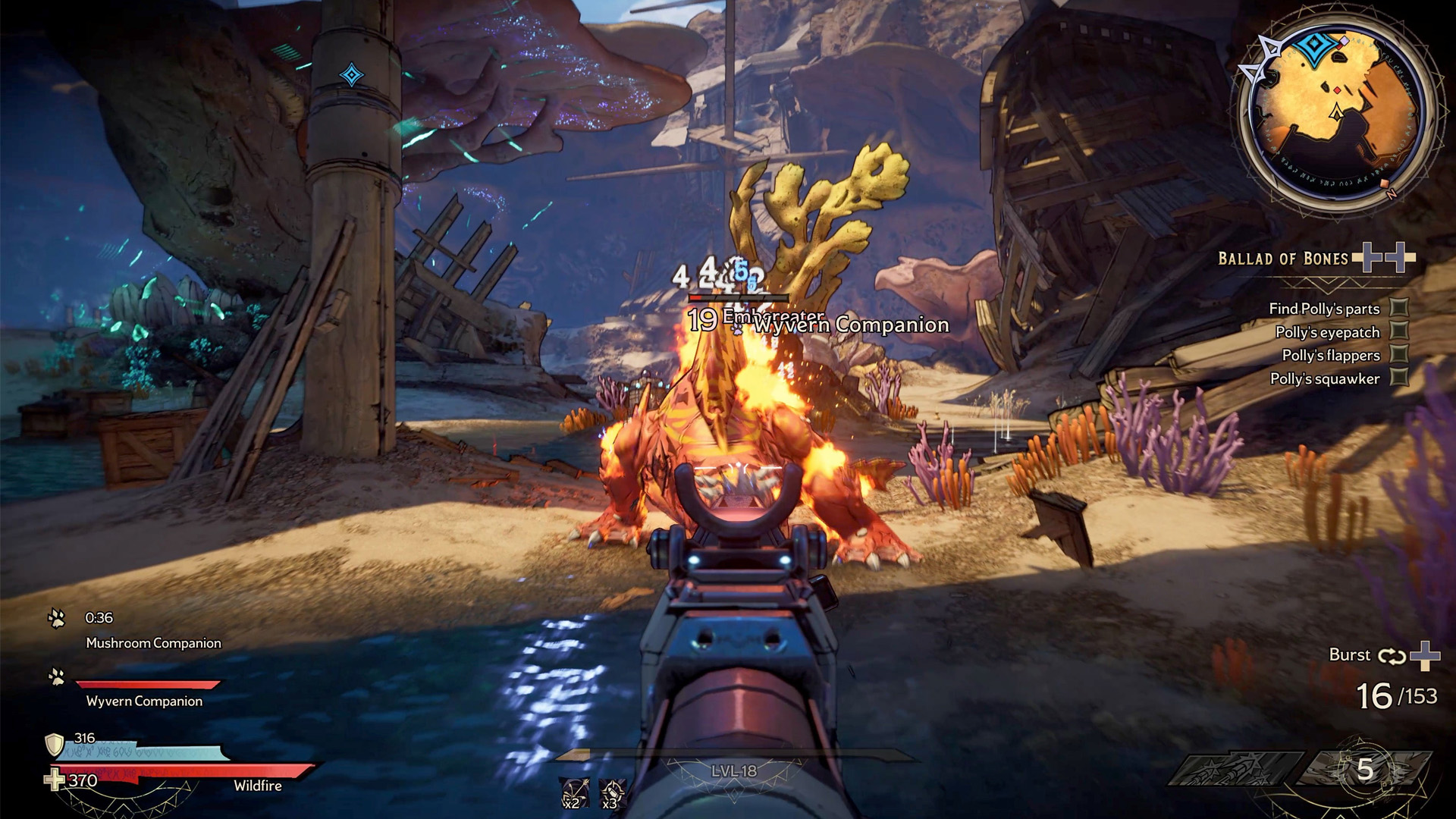Image resolution: width=1456 pixels, height=819 pixels.
Task: Tick the Polly's flappers objective checkbox
Action: [1399, 355]
